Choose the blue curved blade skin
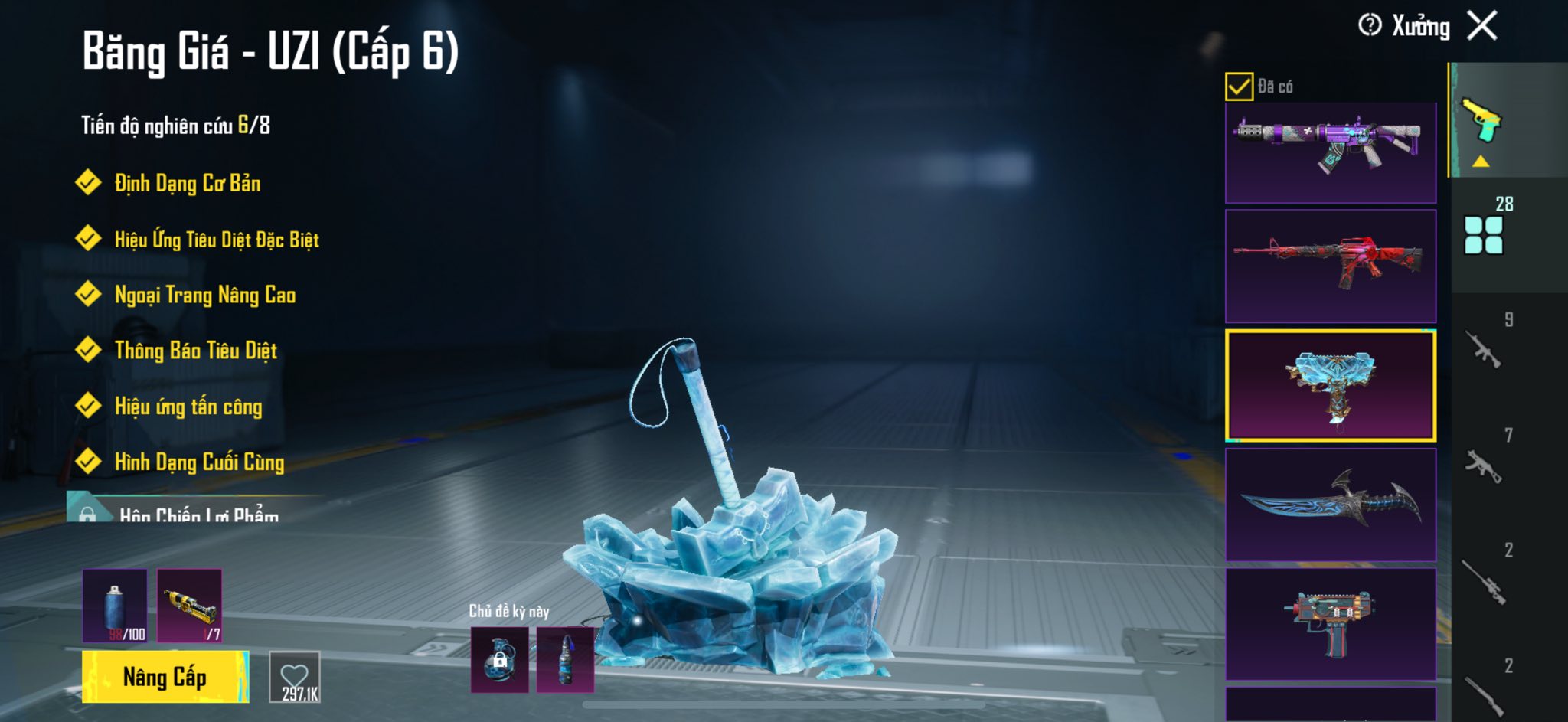Screen dimensions: 1568x722 pos(1331,504)
